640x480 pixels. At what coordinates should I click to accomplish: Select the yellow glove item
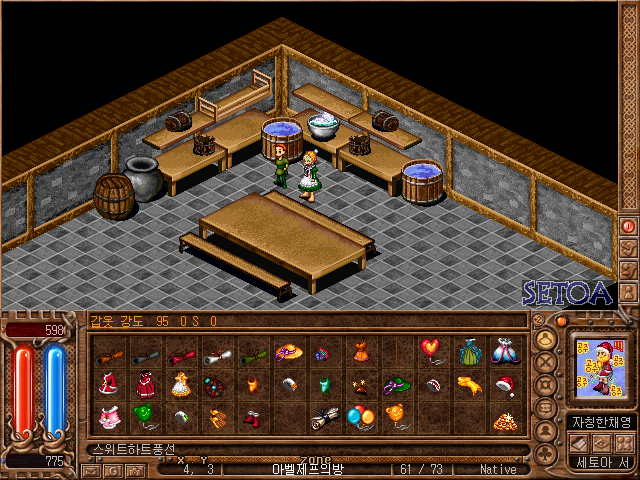click(468, 383)
